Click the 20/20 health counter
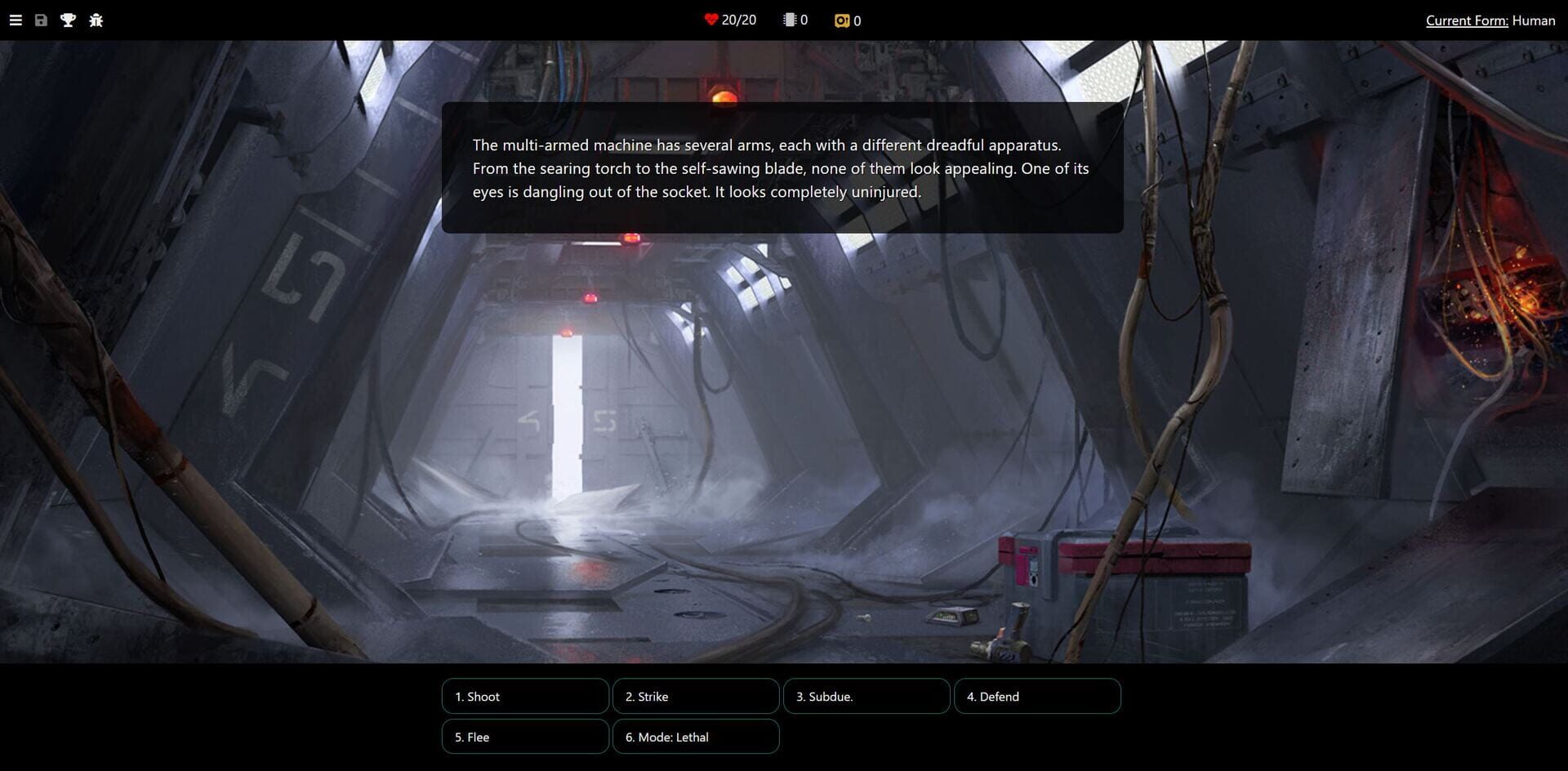Viewport: 1568px width, 771px height. (x=737, y=19)
